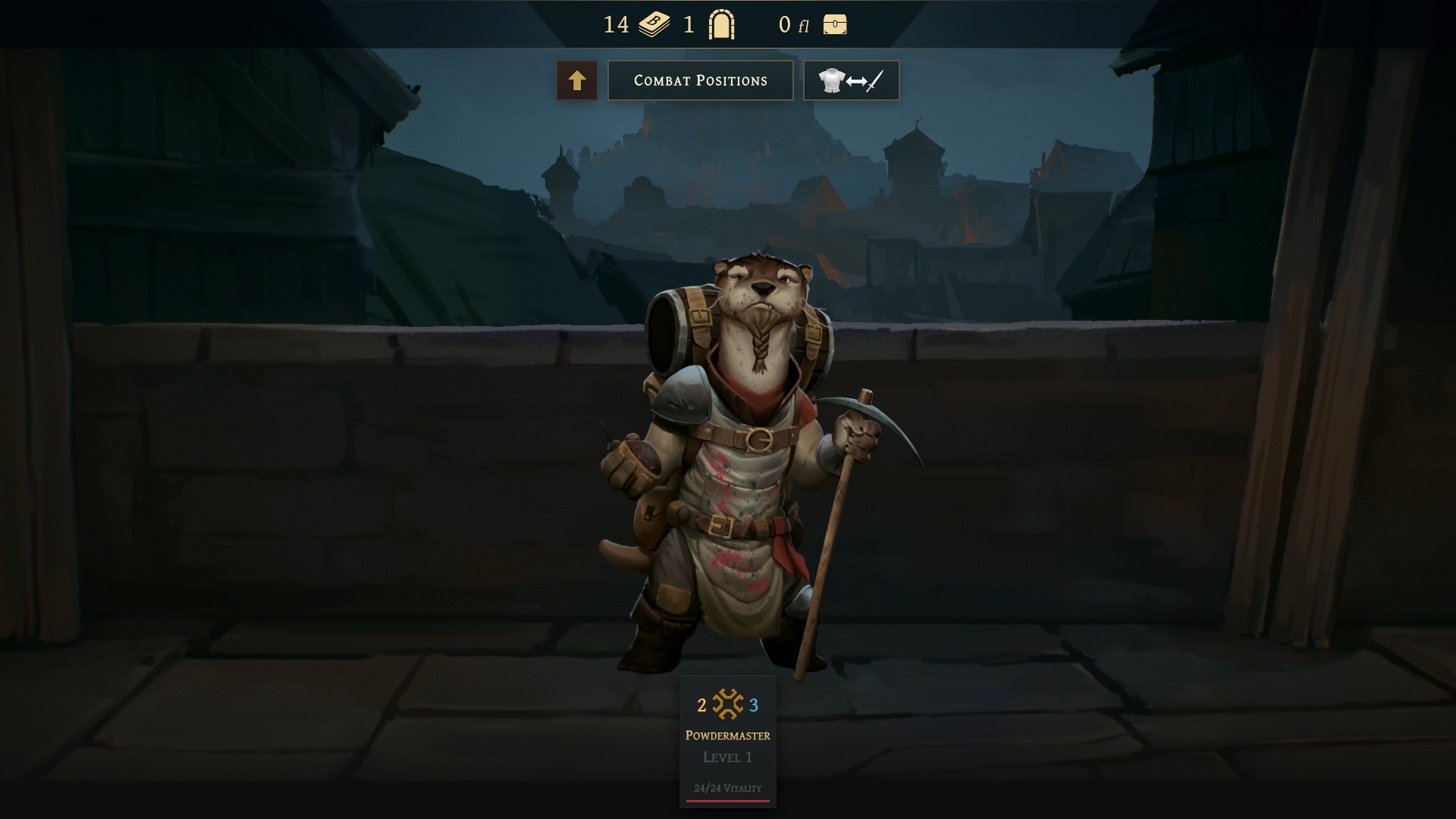This screenshot has height=819, width=1456.
Task: Open the treasure chest inventory icon
Action: pos(833,24)
